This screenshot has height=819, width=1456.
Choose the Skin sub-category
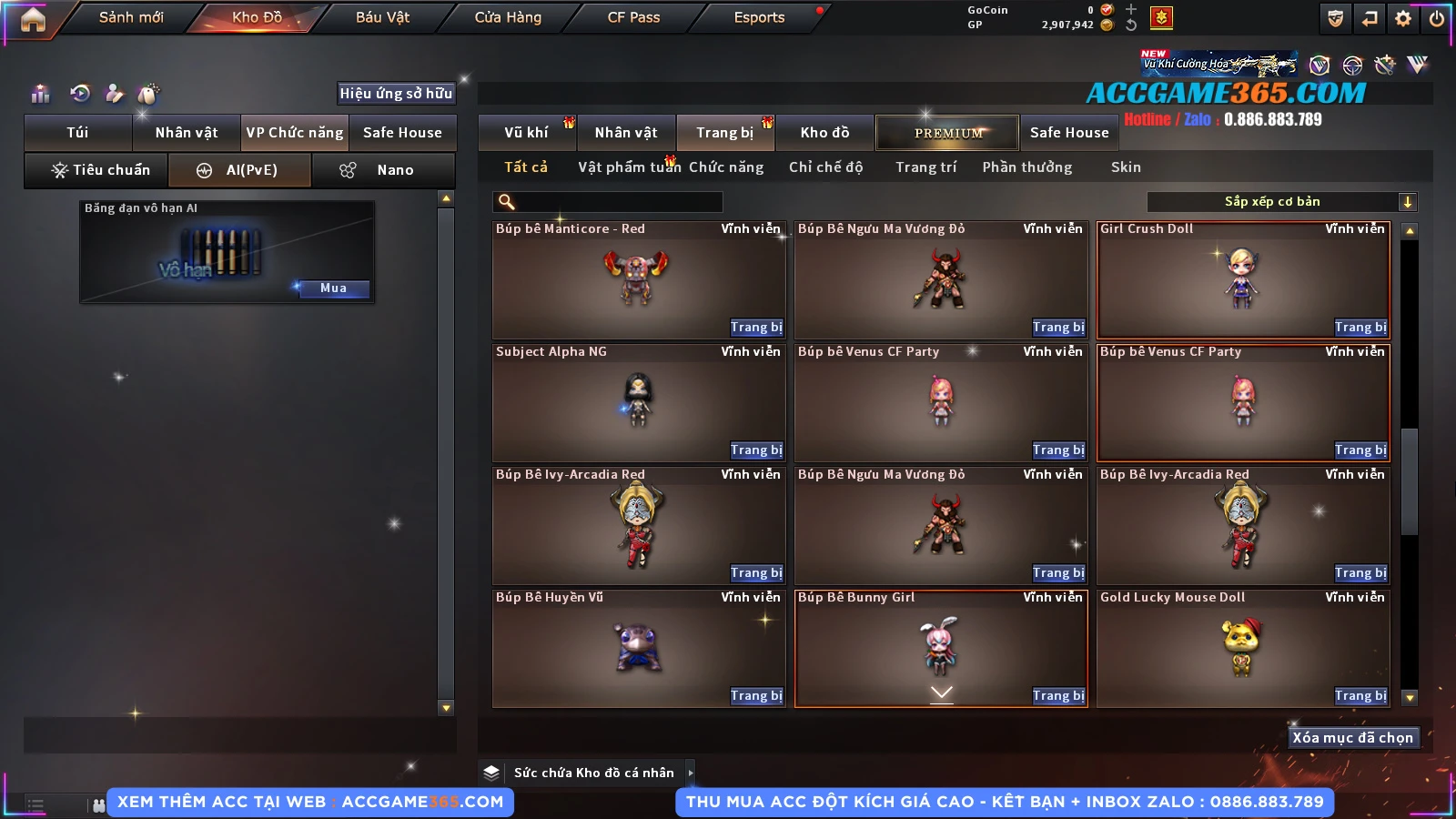[x=1126, y=167]
